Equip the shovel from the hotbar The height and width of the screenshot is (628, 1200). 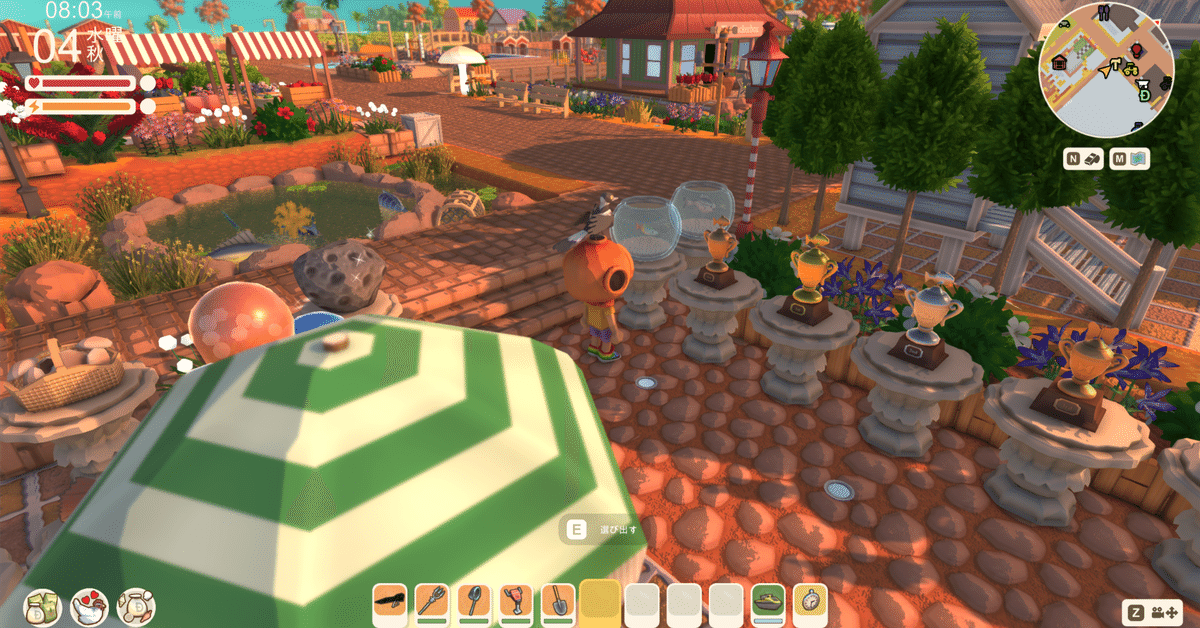pos(558,601)
